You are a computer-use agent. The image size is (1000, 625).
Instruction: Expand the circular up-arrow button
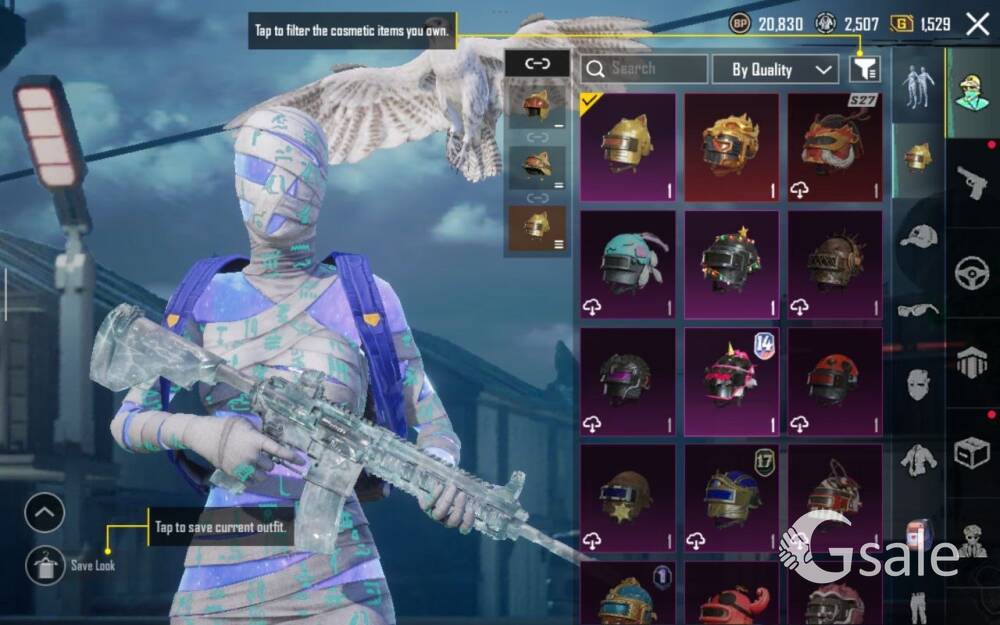click(x=45, y=514)
